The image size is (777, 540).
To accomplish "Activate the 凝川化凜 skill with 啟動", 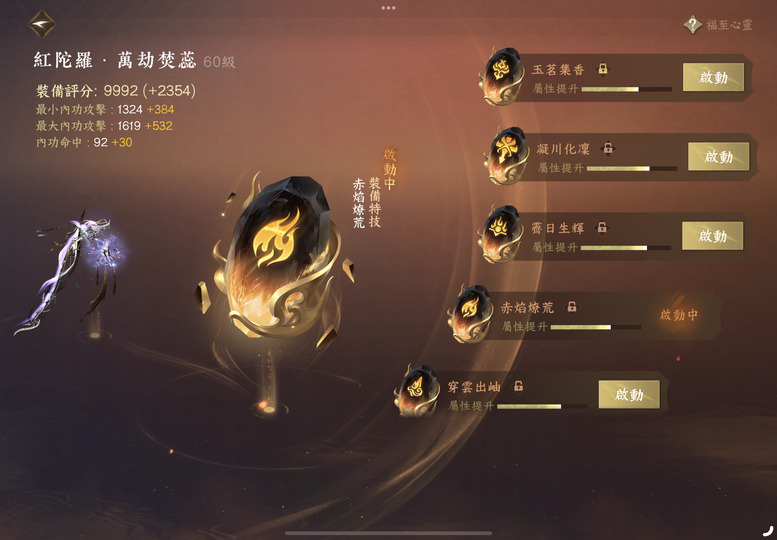I will [718, 157].
